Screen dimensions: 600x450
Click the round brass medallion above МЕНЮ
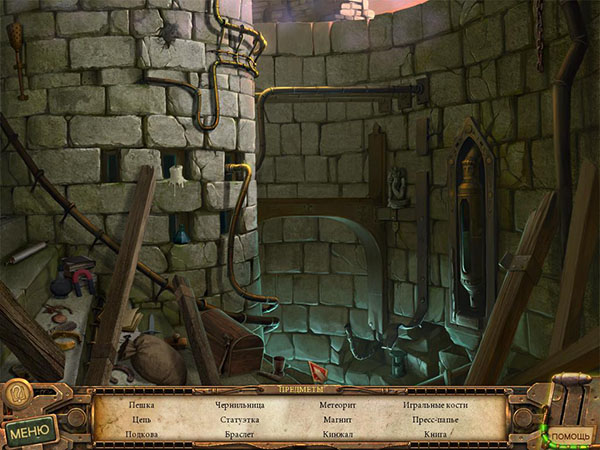pos(18,395)
